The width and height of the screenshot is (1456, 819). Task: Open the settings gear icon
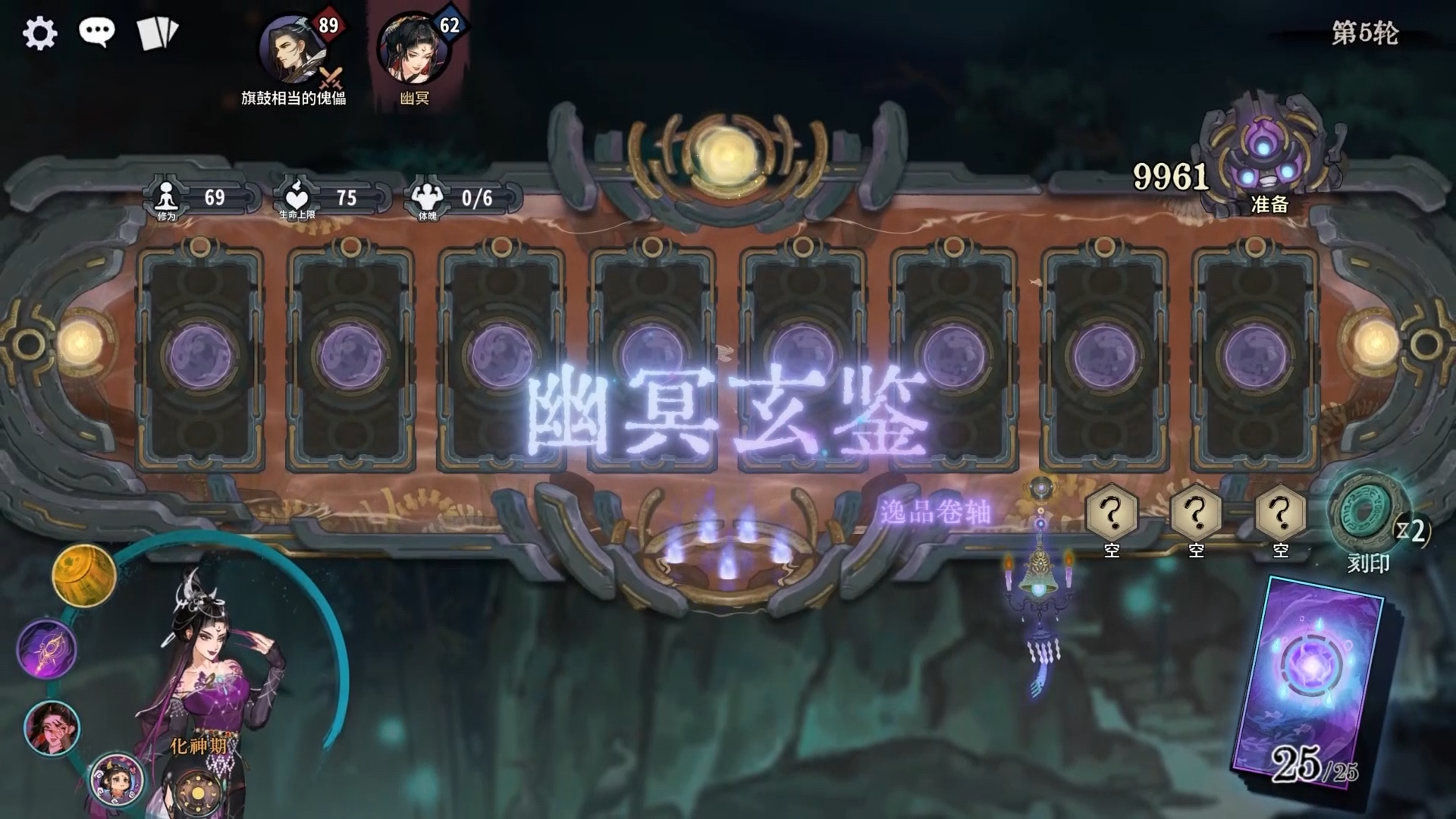pyautogui.click(x=39, y=33)
